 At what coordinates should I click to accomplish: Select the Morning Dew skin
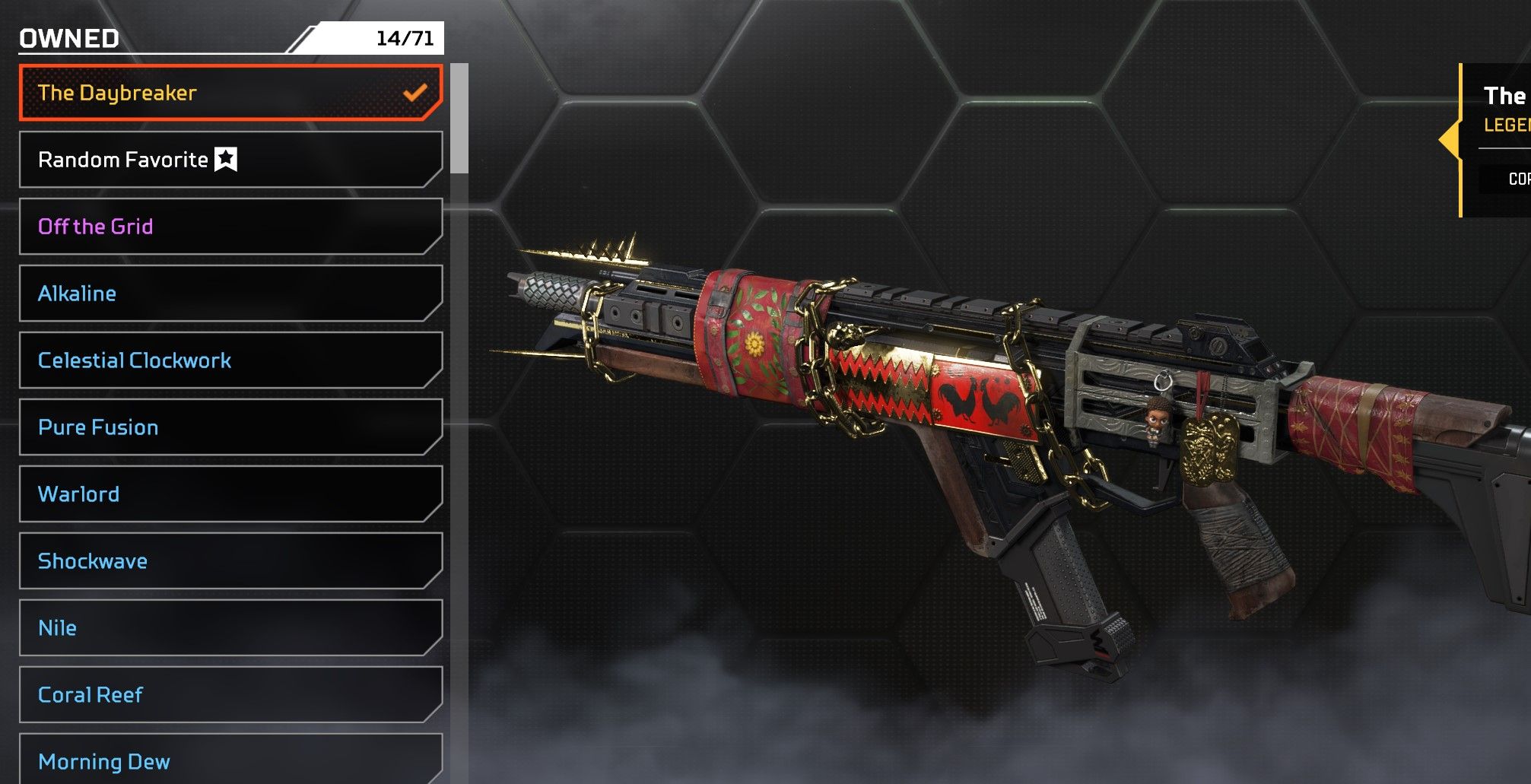coord(230,760)
